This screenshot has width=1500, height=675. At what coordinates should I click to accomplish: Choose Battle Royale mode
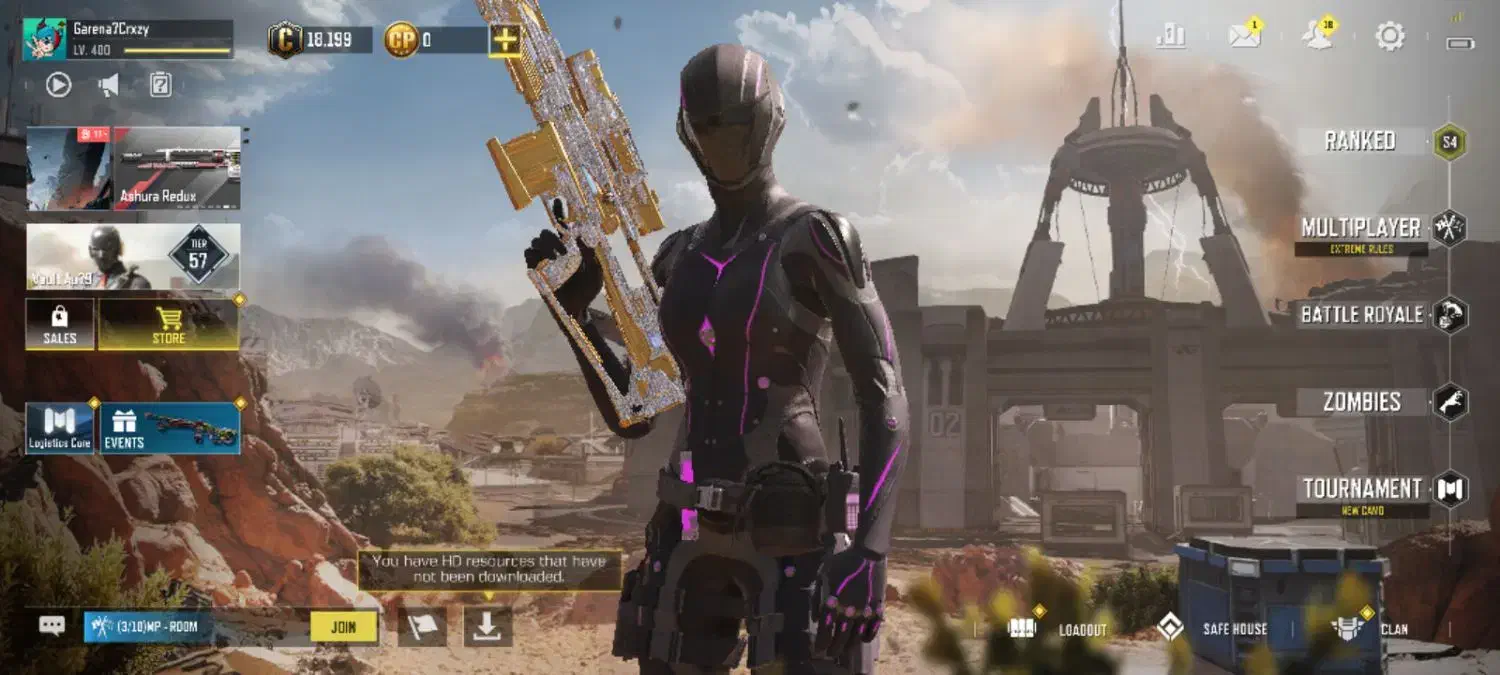1361,315
